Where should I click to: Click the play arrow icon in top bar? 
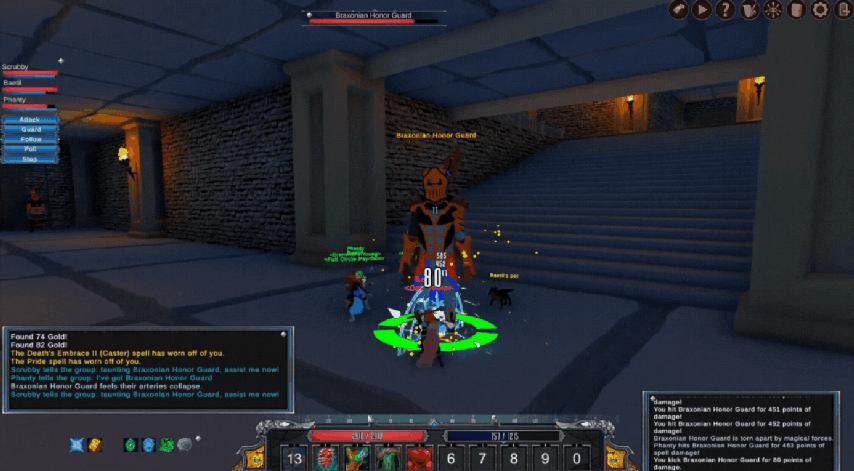pos(702,10)
